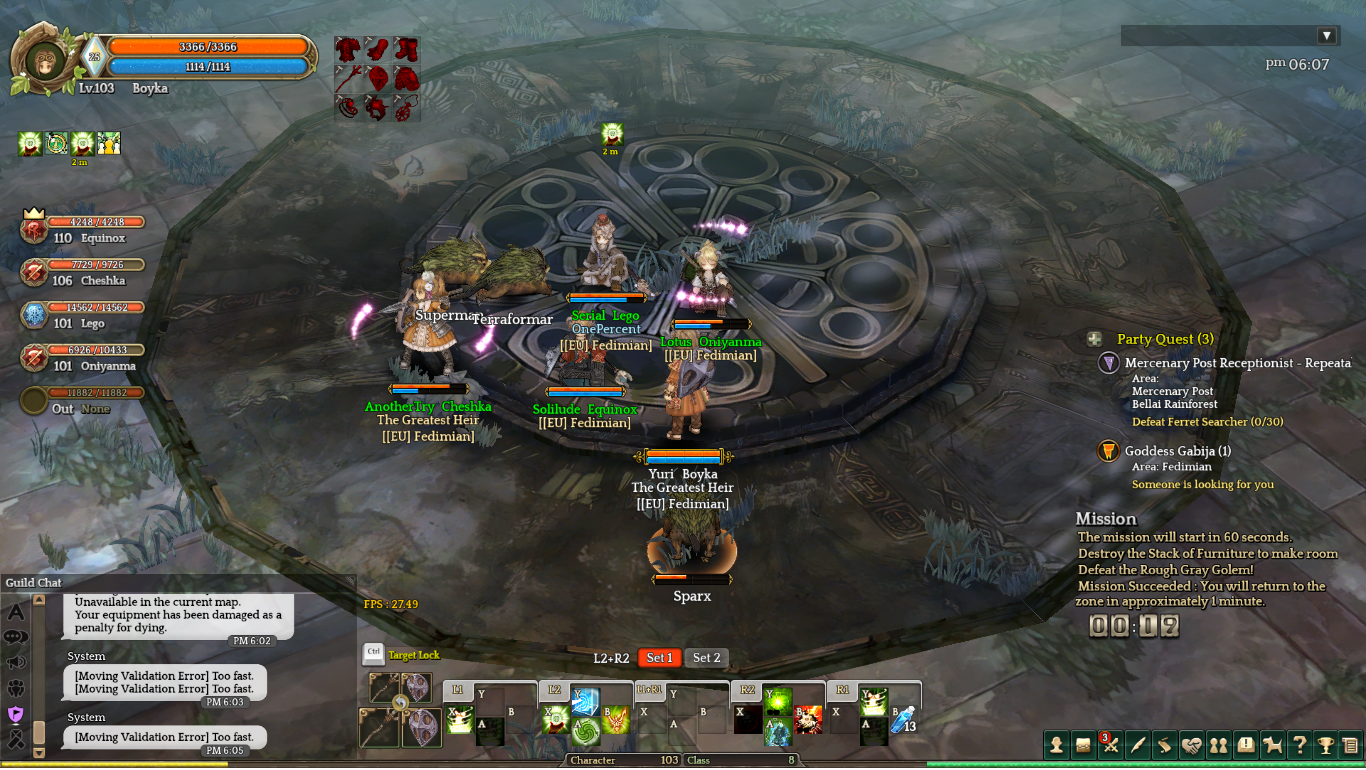Select the Set 1 hotbar button
The image size is (1366, 770).
coord(659,658)
